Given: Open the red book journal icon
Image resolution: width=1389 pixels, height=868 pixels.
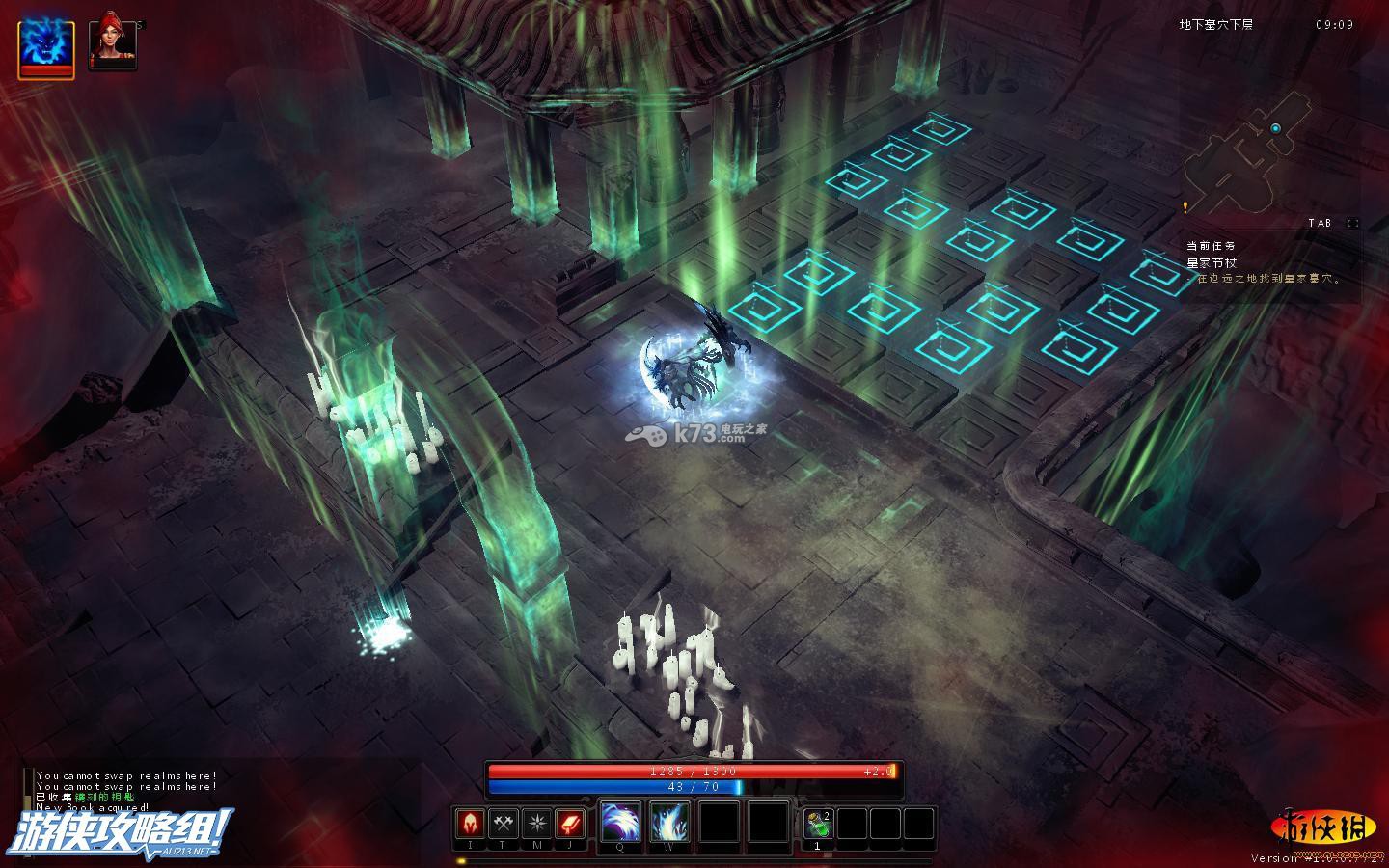Looking at the screenshot, I should point(570,825).
